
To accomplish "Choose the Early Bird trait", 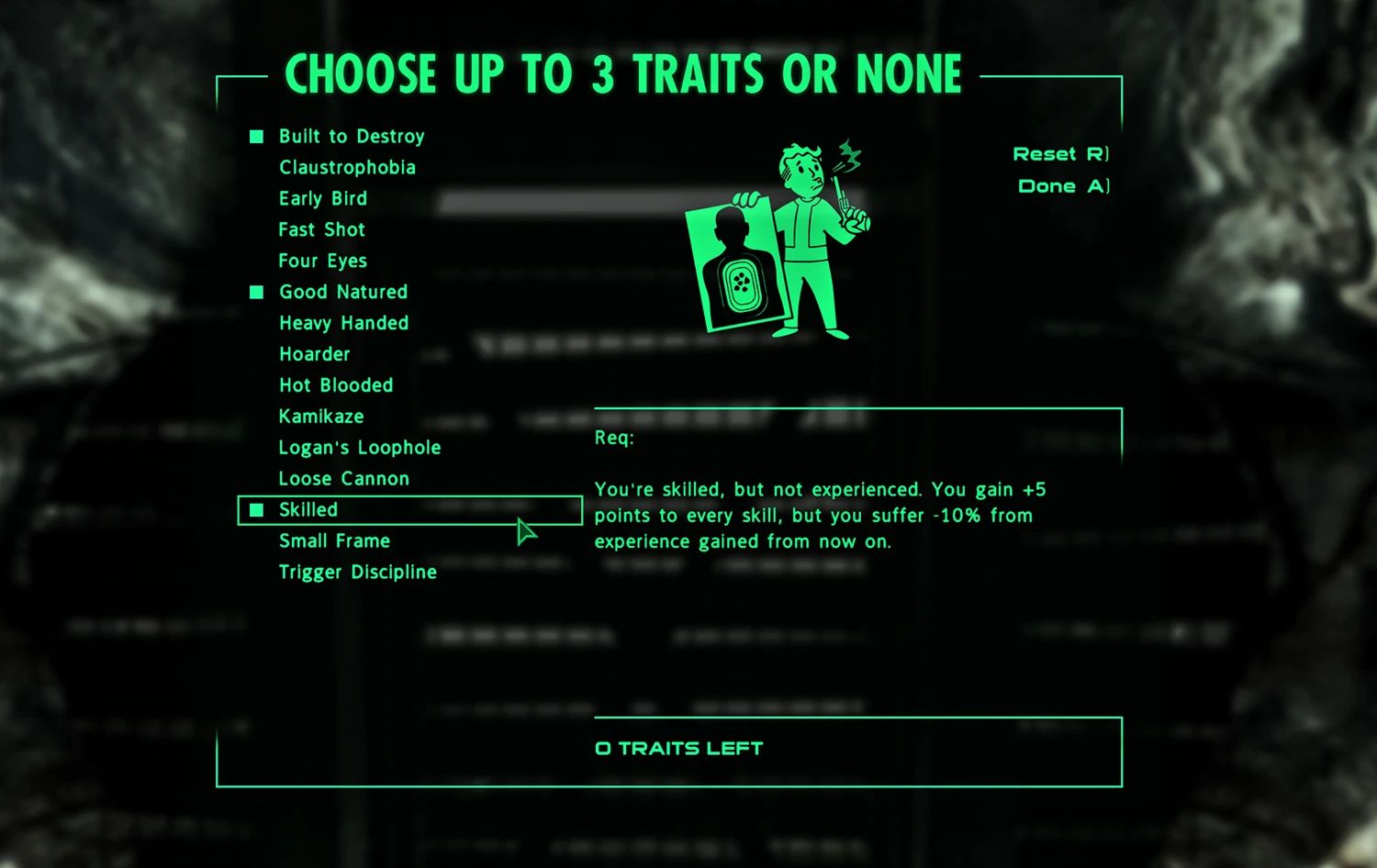I will pyautogui.click(x=322, y=198).
